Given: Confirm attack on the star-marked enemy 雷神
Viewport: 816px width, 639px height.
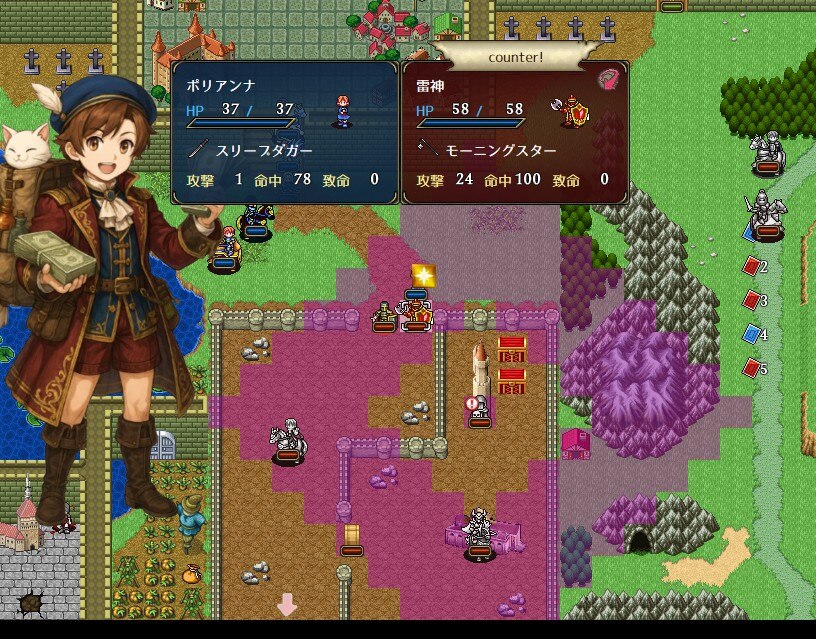Looking at the screenshot, I should (418, 314).
